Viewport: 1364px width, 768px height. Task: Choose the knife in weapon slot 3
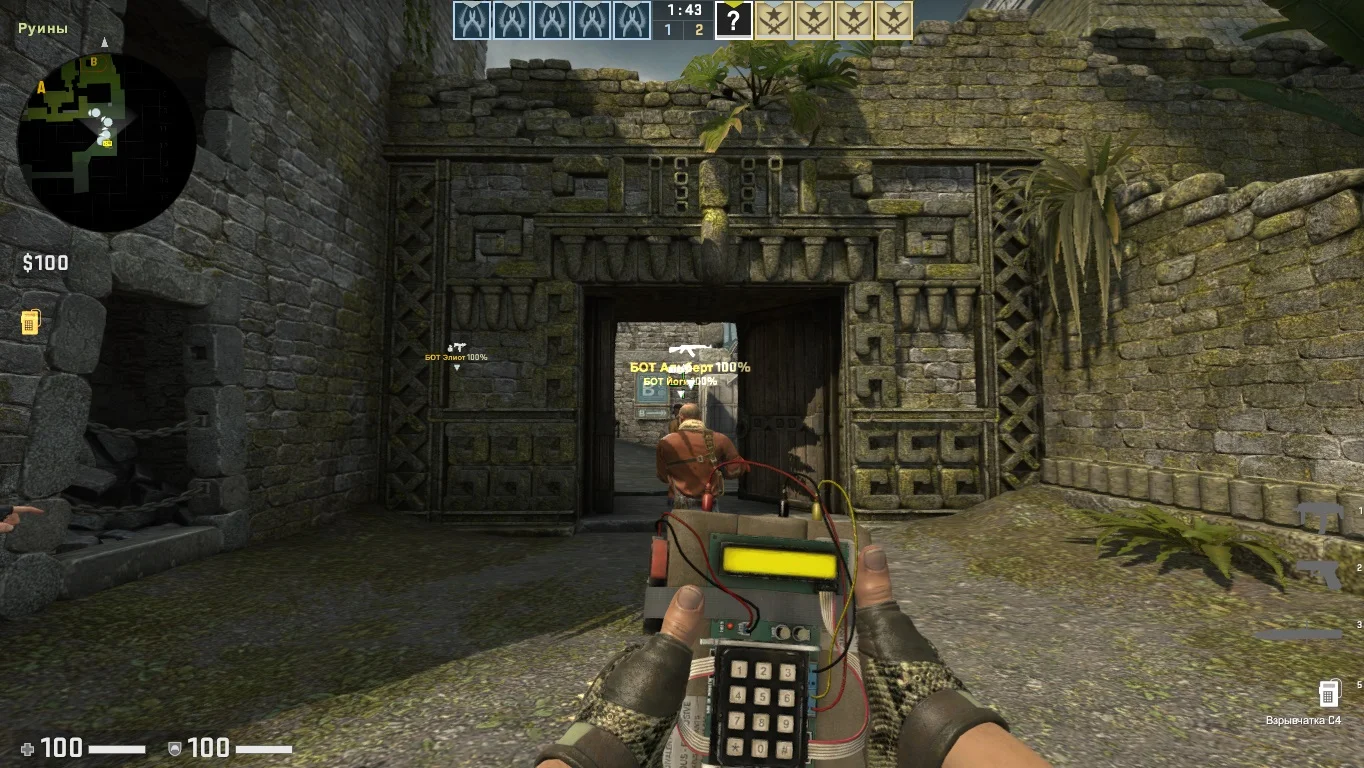(x=1300, y=634)
